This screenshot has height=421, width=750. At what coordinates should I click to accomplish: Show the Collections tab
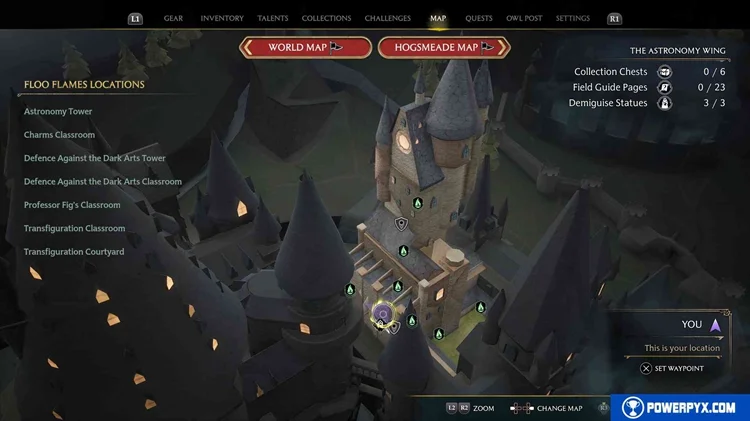pyautogui.click(x=326, y=18)
